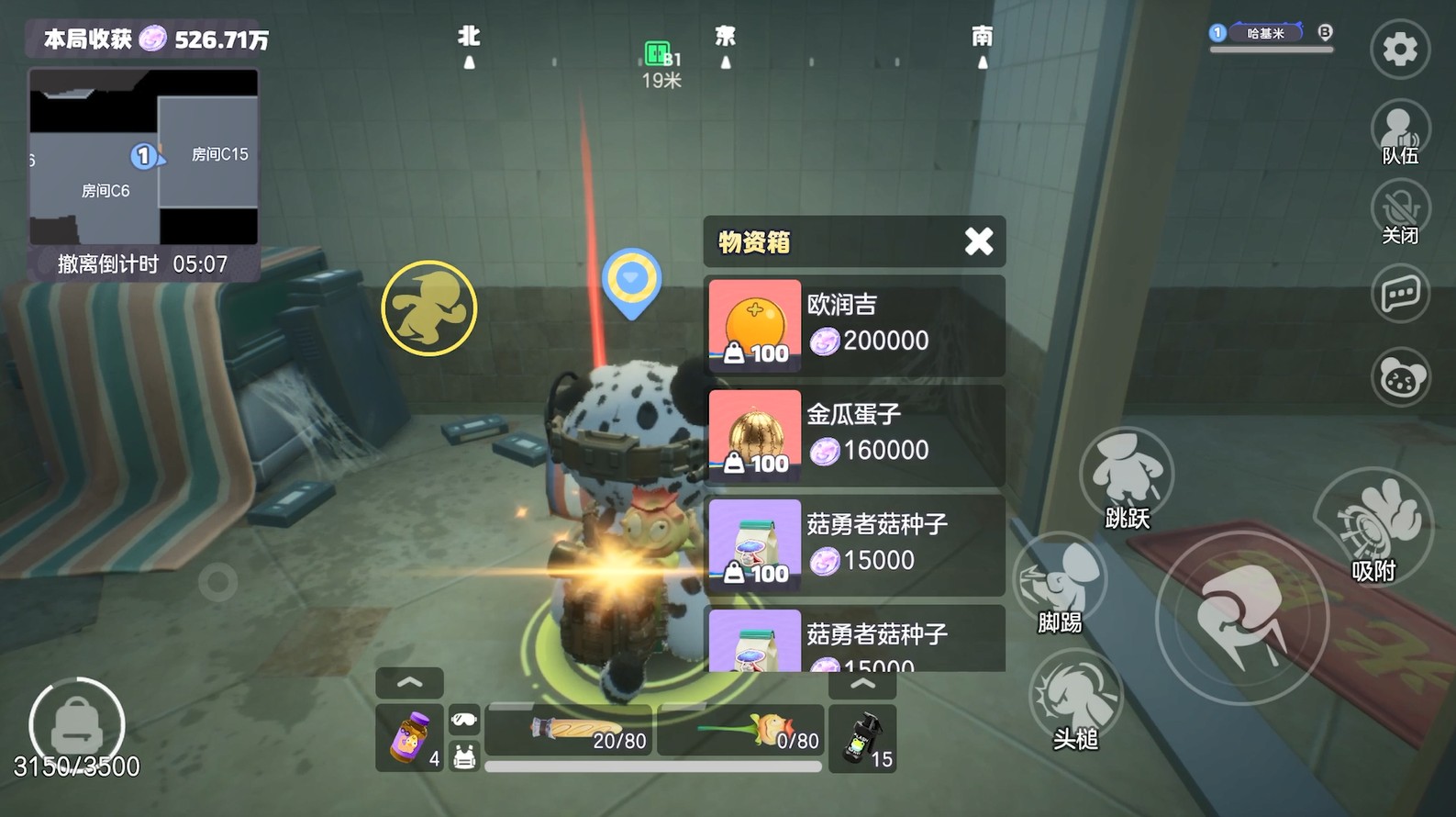Expand the left inventory chevron
Viewport: 1456px width, 817px height.
[x=409, y=681]
